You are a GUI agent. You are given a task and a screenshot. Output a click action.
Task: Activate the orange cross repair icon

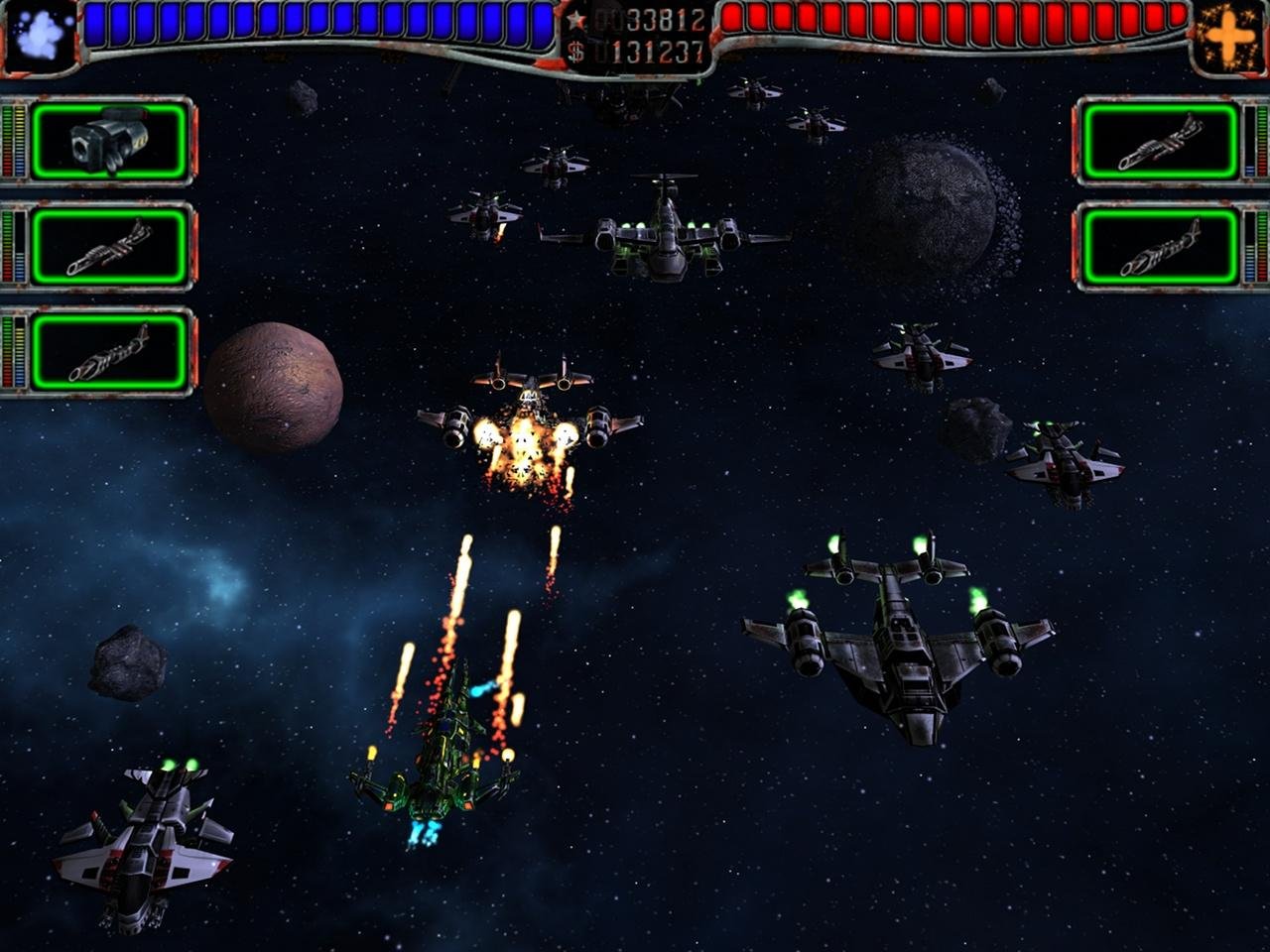[x=1228, y=37]
